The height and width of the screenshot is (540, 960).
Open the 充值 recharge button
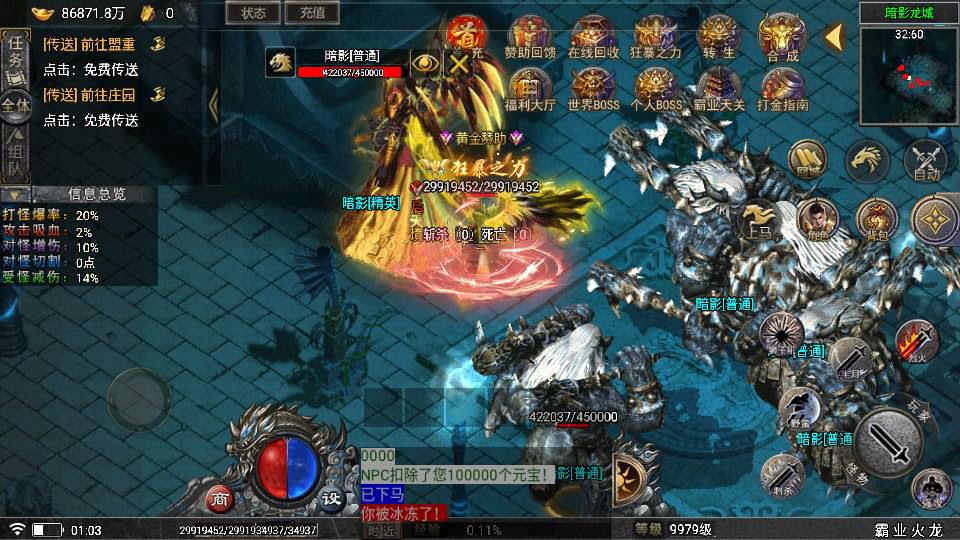(x=312, y=13)
